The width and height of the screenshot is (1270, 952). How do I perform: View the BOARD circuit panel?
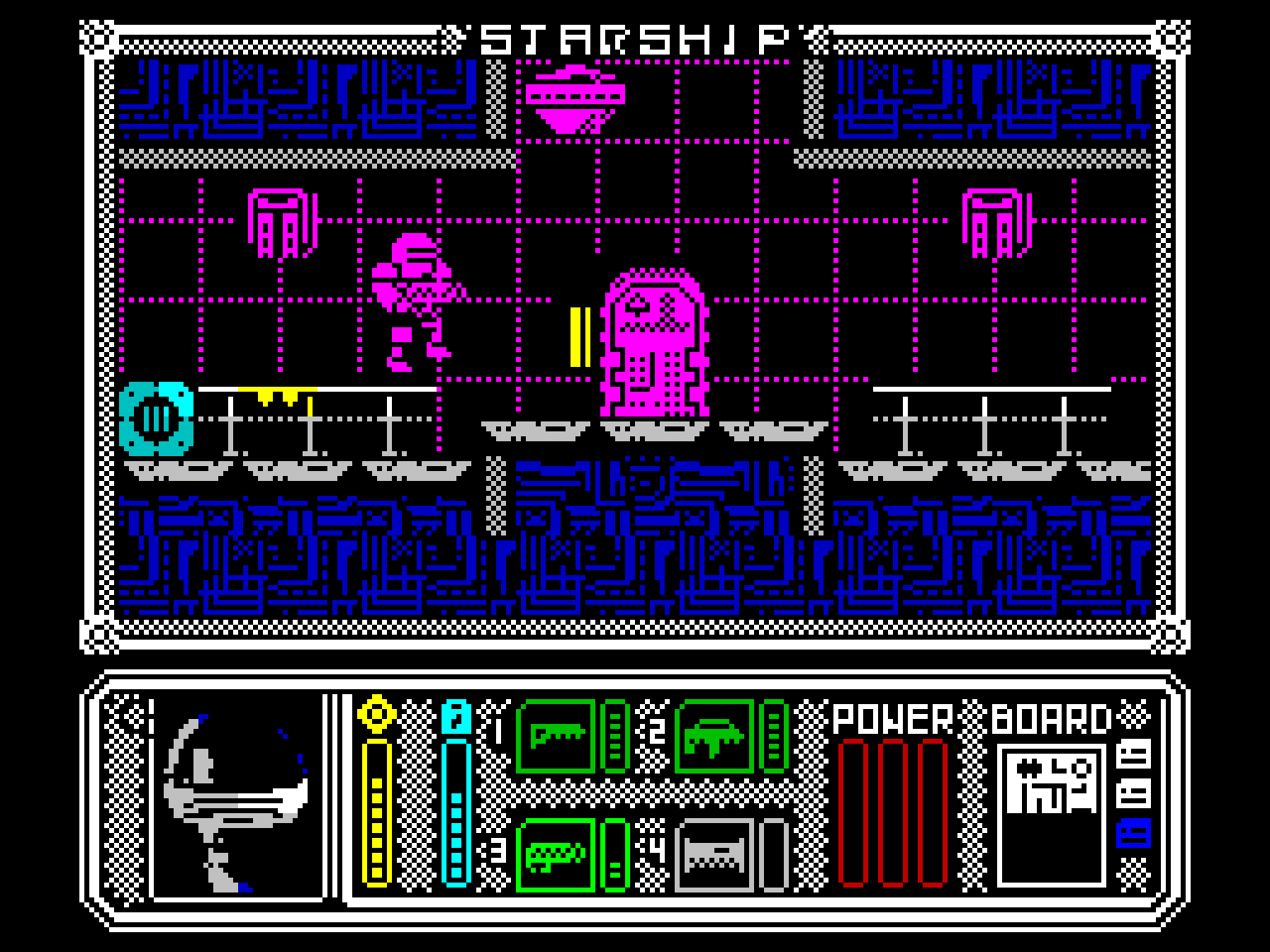pyautogui.click(x=1052, y=814)
